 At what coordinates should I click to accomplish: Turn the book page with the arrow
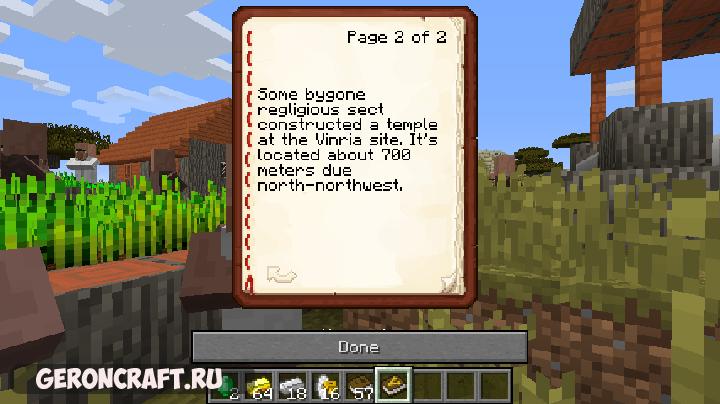[x=281, y=273]
